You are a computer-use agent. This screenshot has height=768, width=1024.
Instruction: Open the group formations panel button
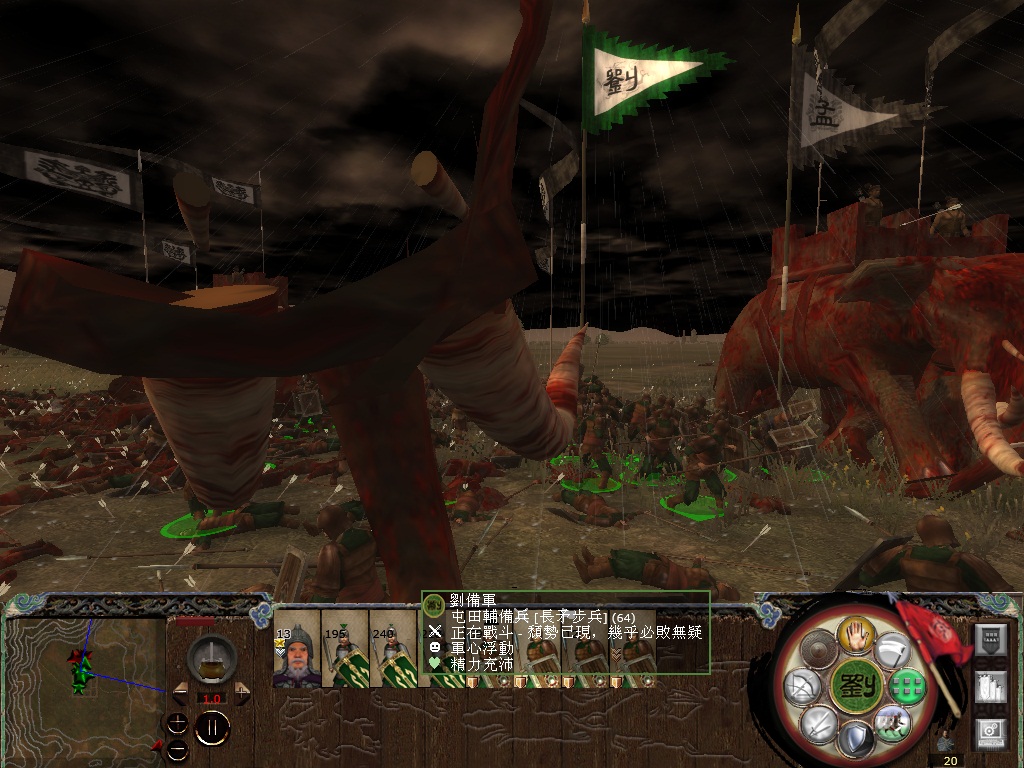991,689
